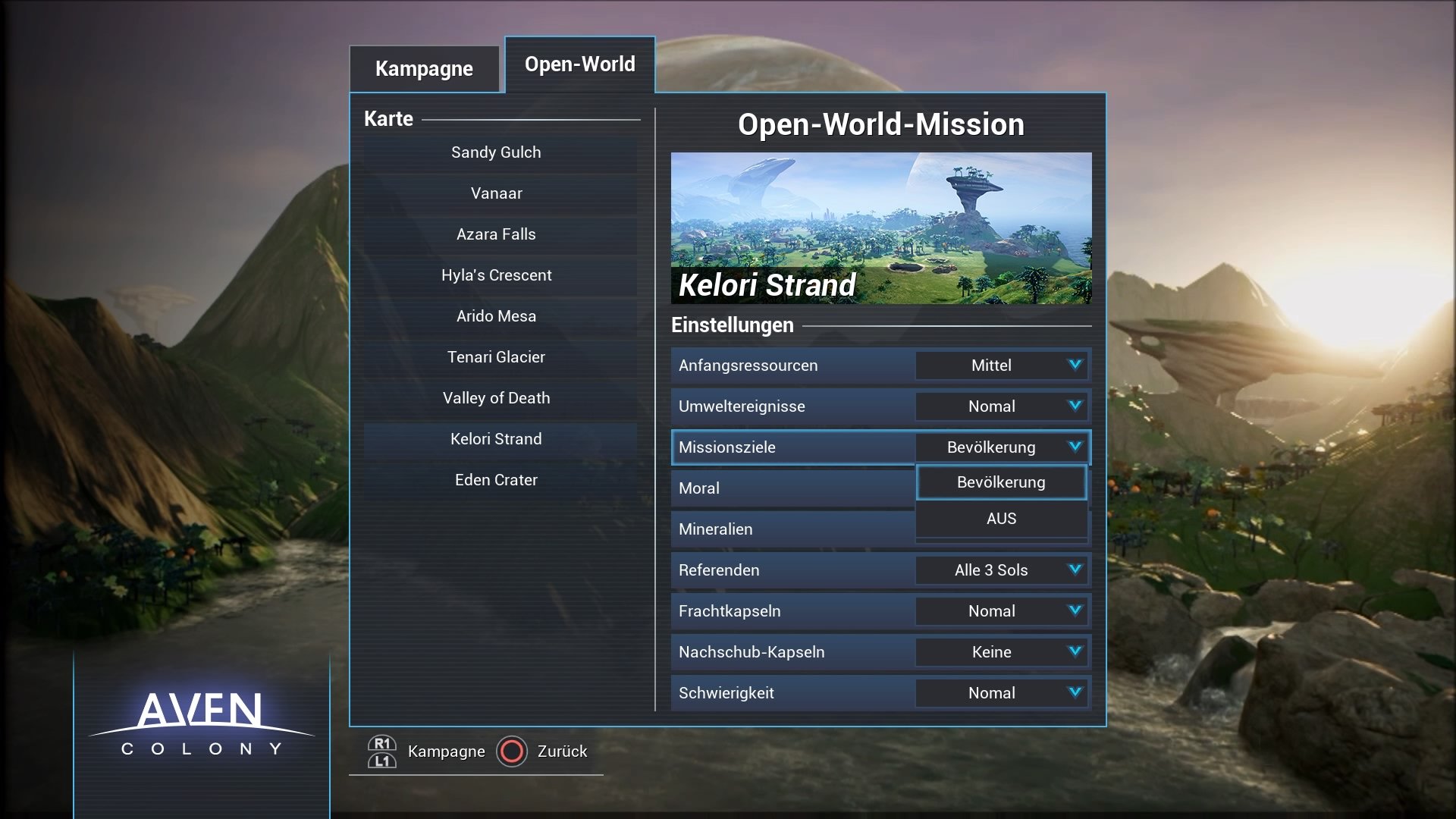
Task: Open the Referenden dropdown arrow
Action: pyautogui.click(x=1074, y=570)
